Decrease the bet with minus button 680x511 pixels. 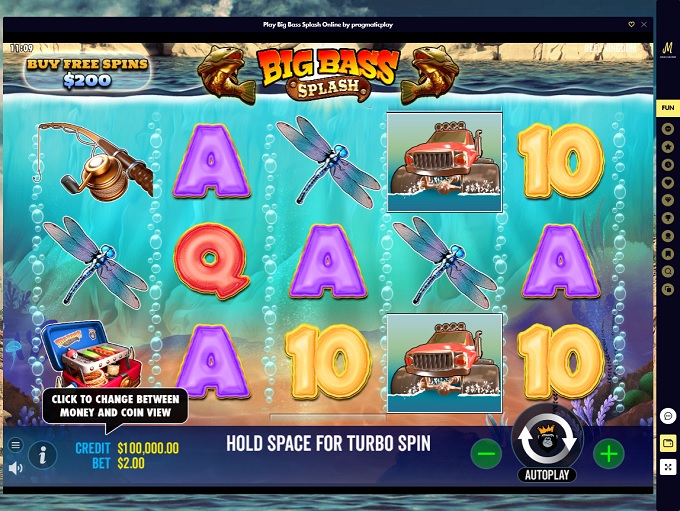486,454
